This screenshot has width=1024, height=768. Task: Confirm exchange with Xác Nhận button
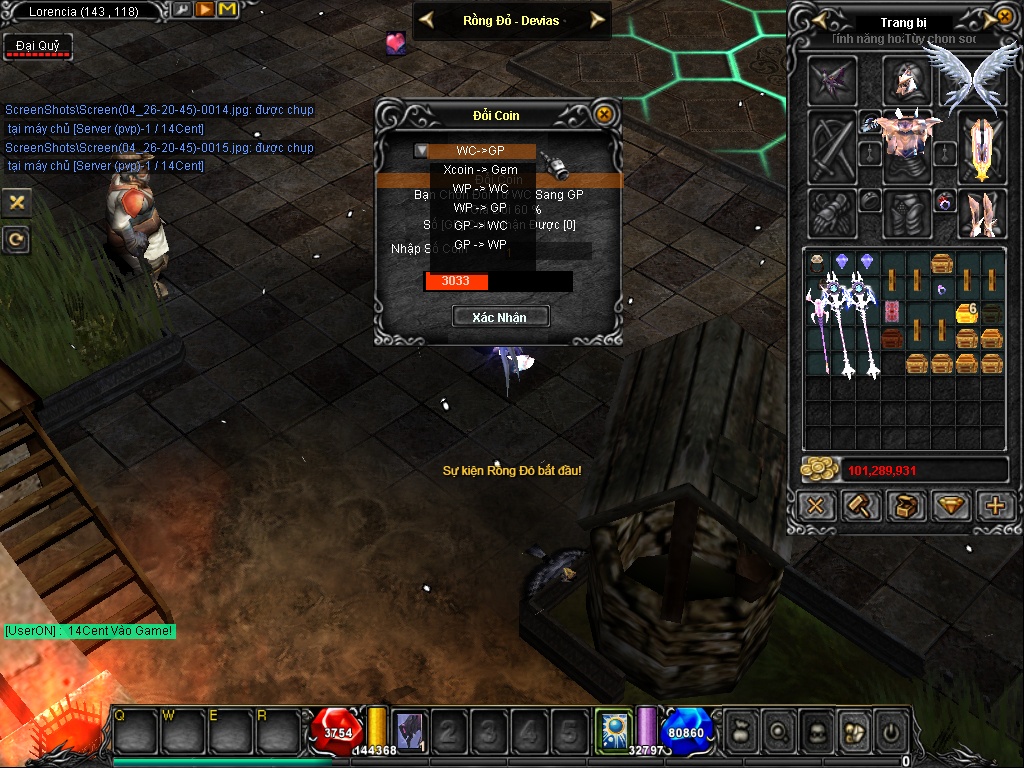tap(502, 317)
